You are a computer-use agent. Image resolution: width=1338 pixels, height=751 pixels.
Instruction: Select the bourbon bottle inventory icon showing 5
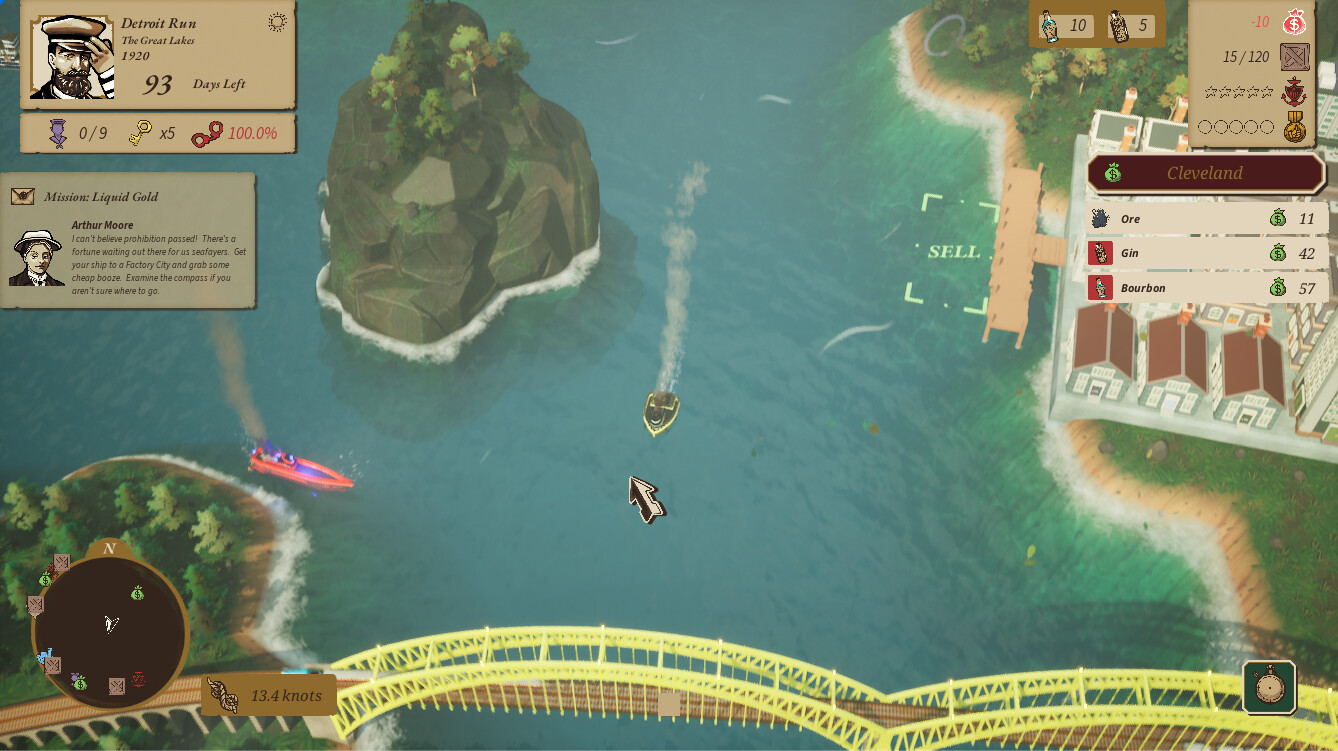coord(1121,26)
